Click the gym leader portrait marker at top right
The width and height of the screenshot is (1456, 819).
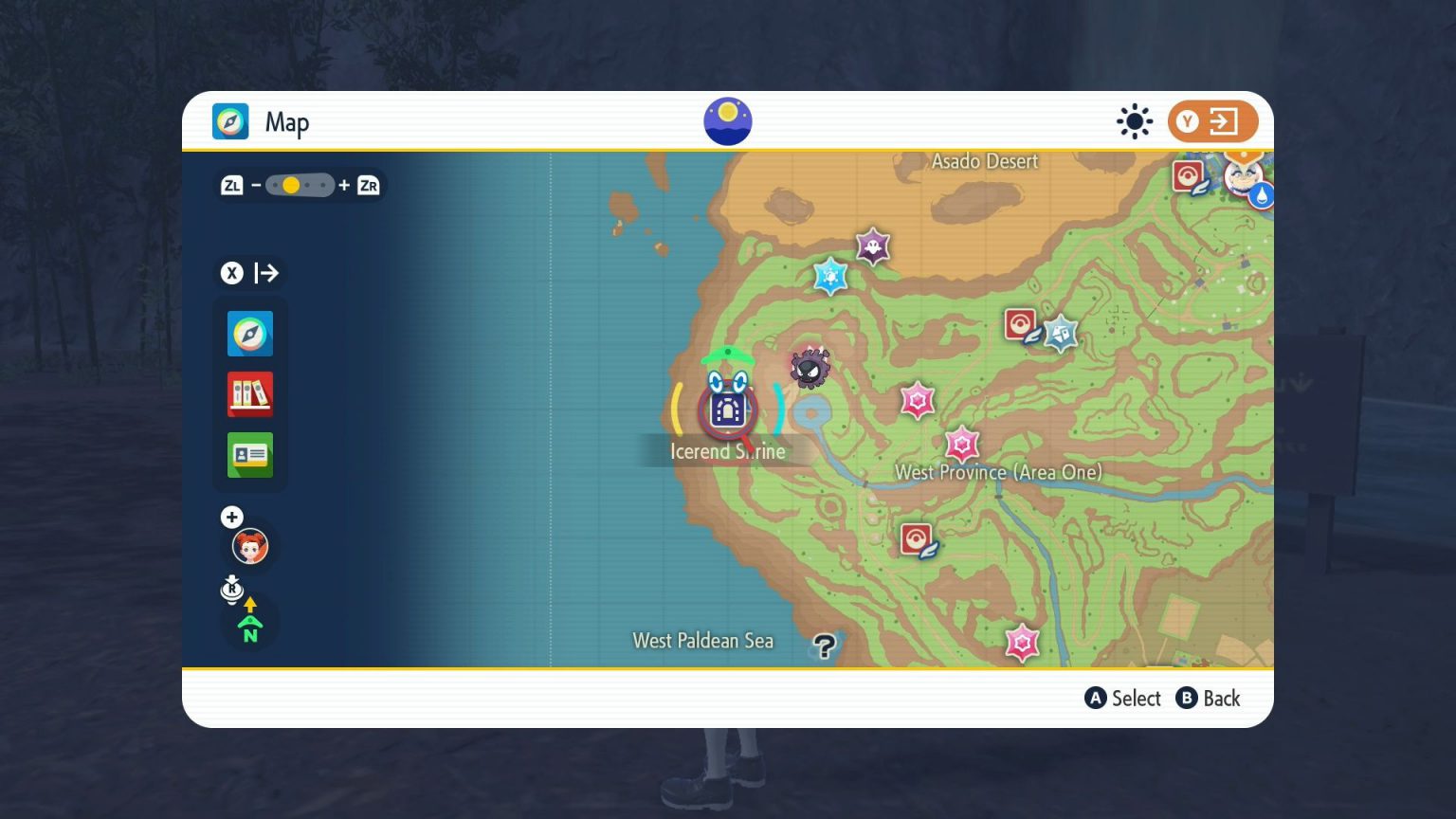[1243, 178]
